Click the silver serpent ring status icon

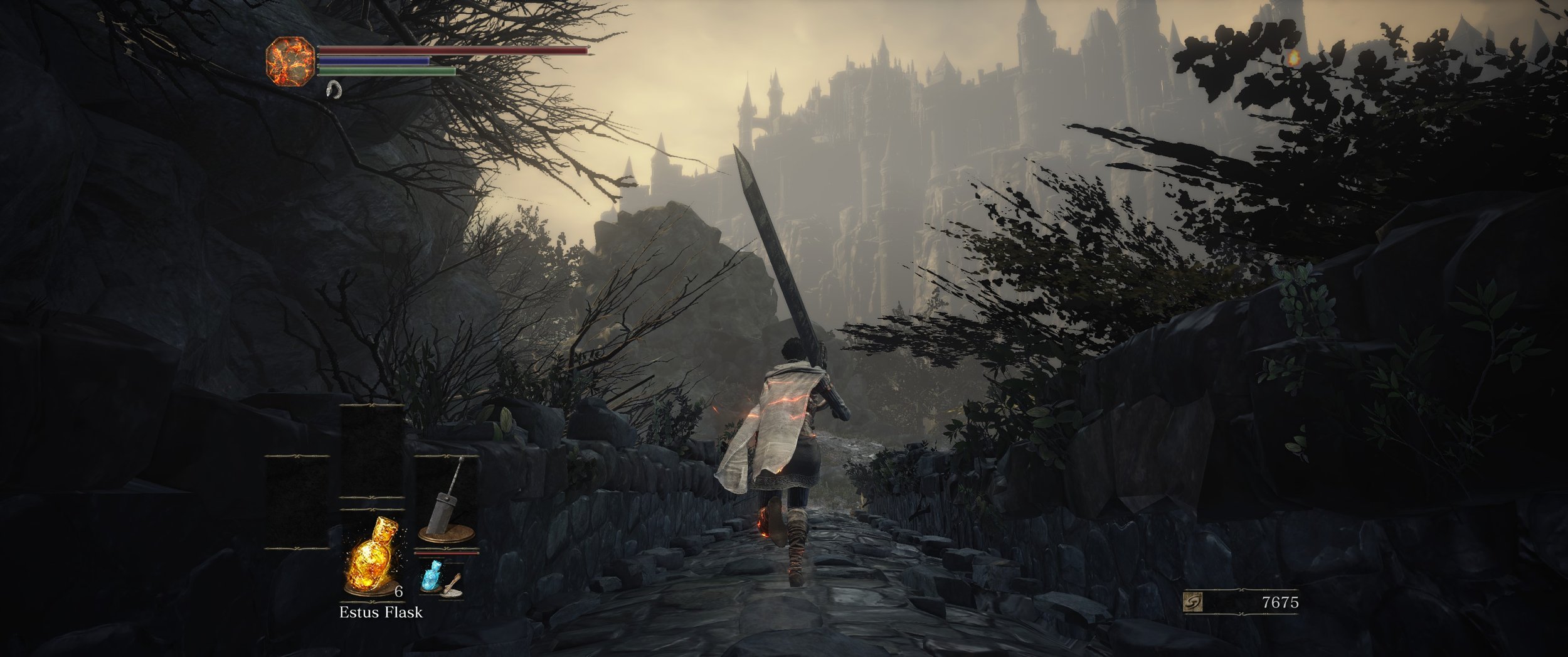click(x=334, y=90)
